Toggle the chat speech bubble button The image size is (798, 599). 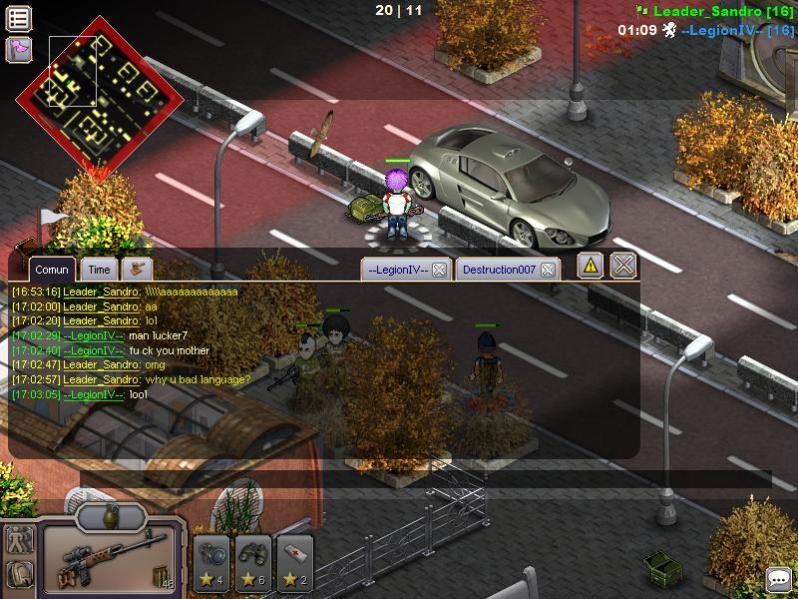point(778,579)
